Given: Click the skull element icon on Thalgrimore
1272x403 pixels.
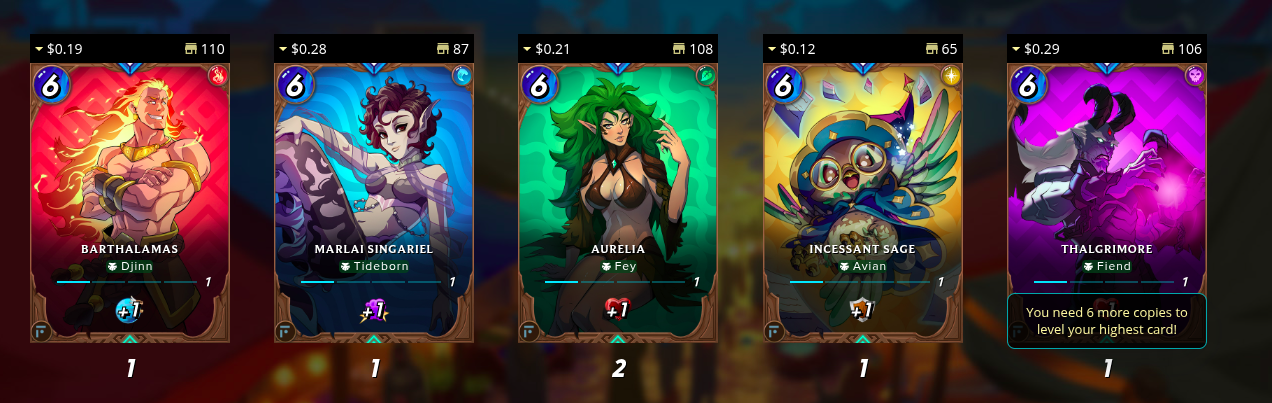Looking at the screenshot, I should (1194, 75).
